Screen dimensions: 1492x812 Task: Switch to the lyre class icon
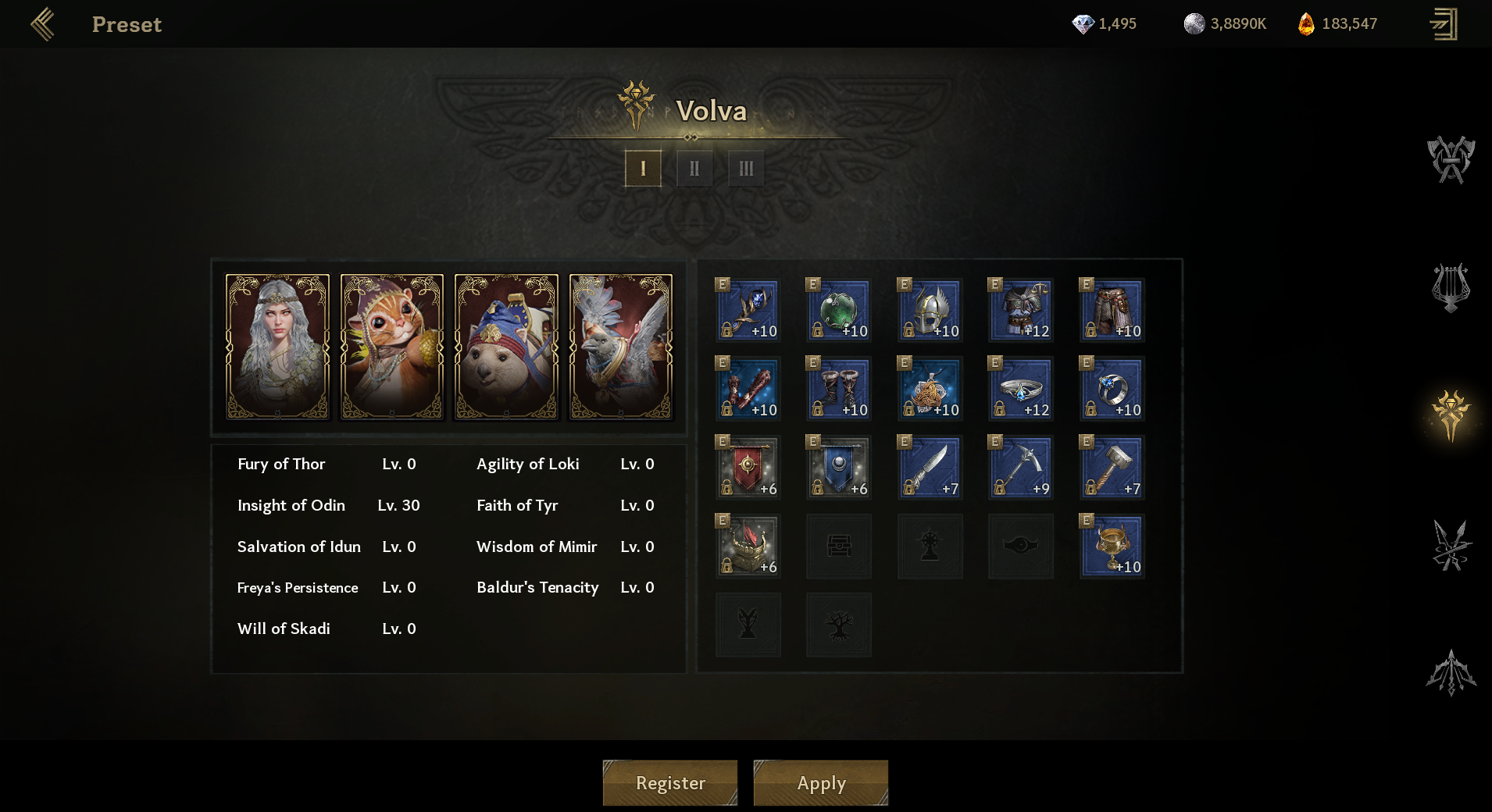(1451, 288)
